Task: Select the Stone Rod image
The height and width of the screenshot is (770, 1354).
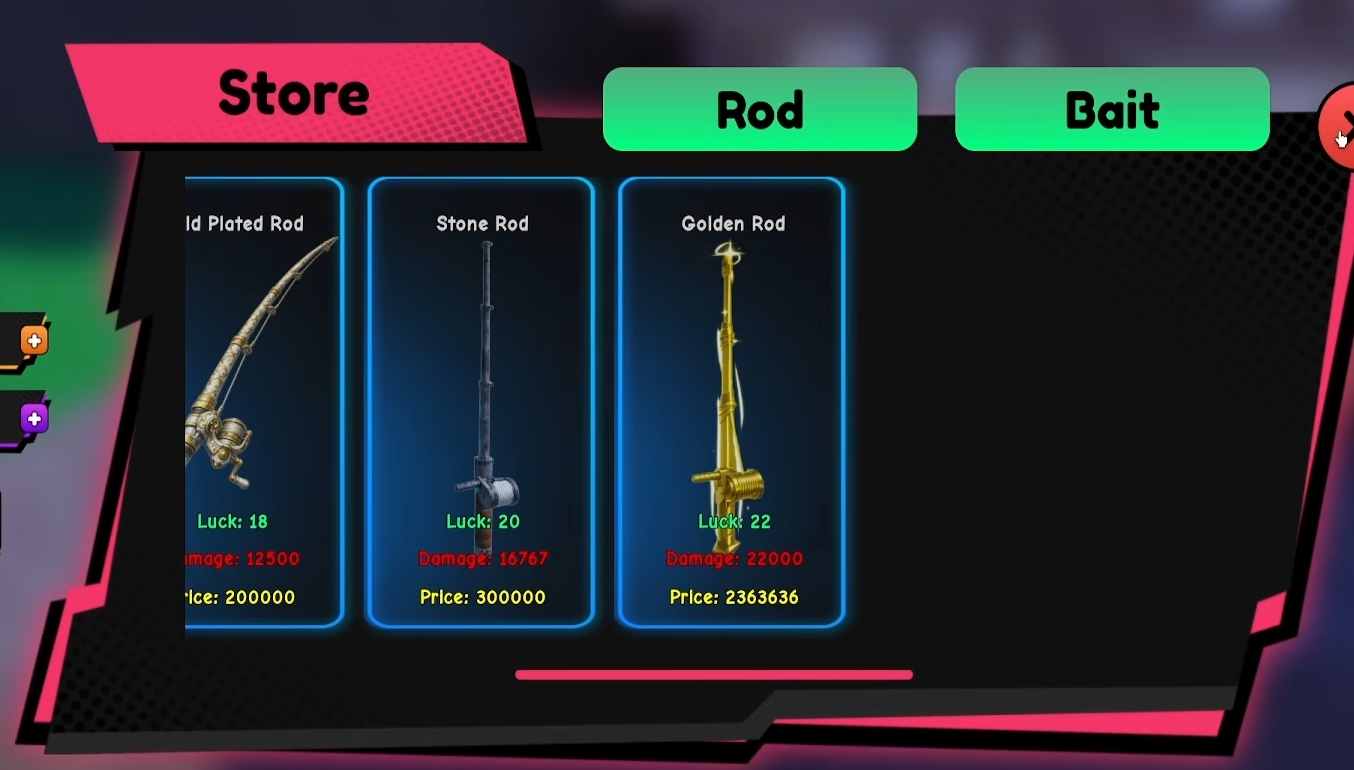Action: tap(483, 380)
